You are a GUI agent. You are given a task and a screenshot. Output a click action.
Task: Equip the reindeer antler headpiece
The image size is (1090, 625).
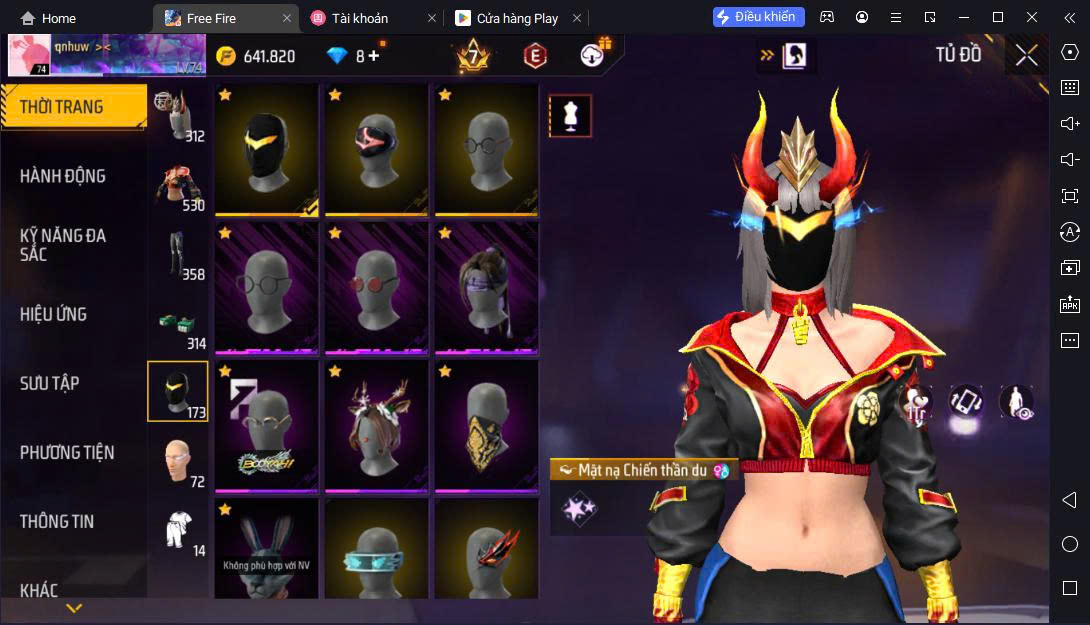376,425
